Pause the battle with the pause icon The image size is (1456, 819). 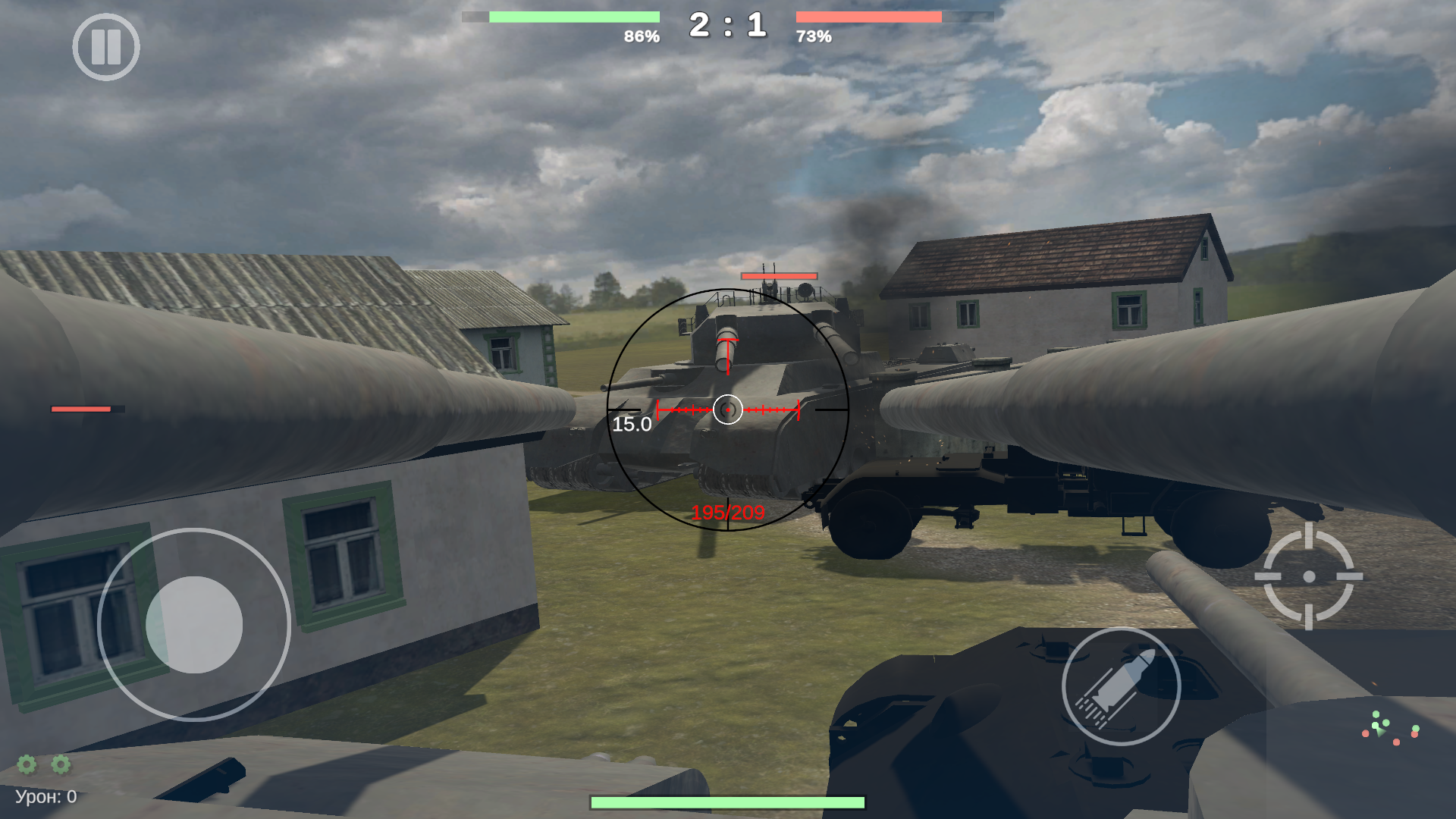(x=107, y=47)
